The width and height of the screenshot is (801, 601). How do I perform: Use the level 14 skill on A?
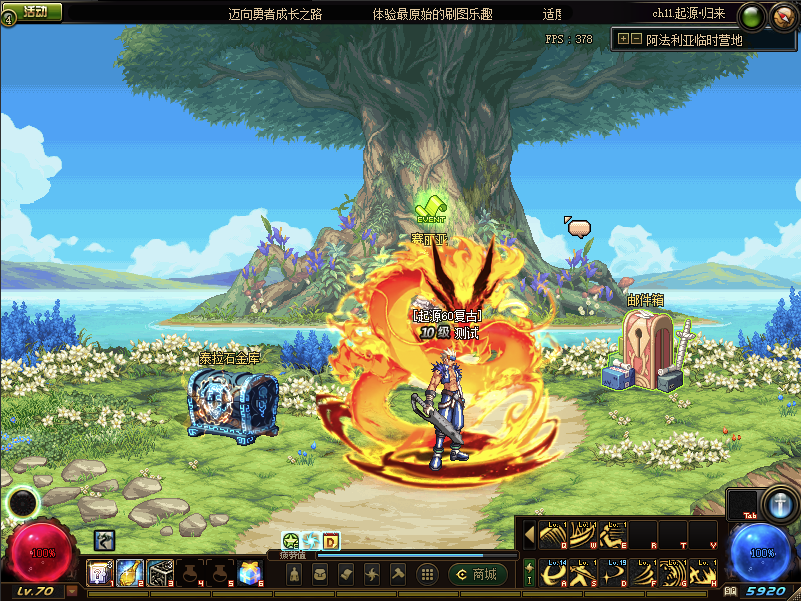[x=553, y=572]
